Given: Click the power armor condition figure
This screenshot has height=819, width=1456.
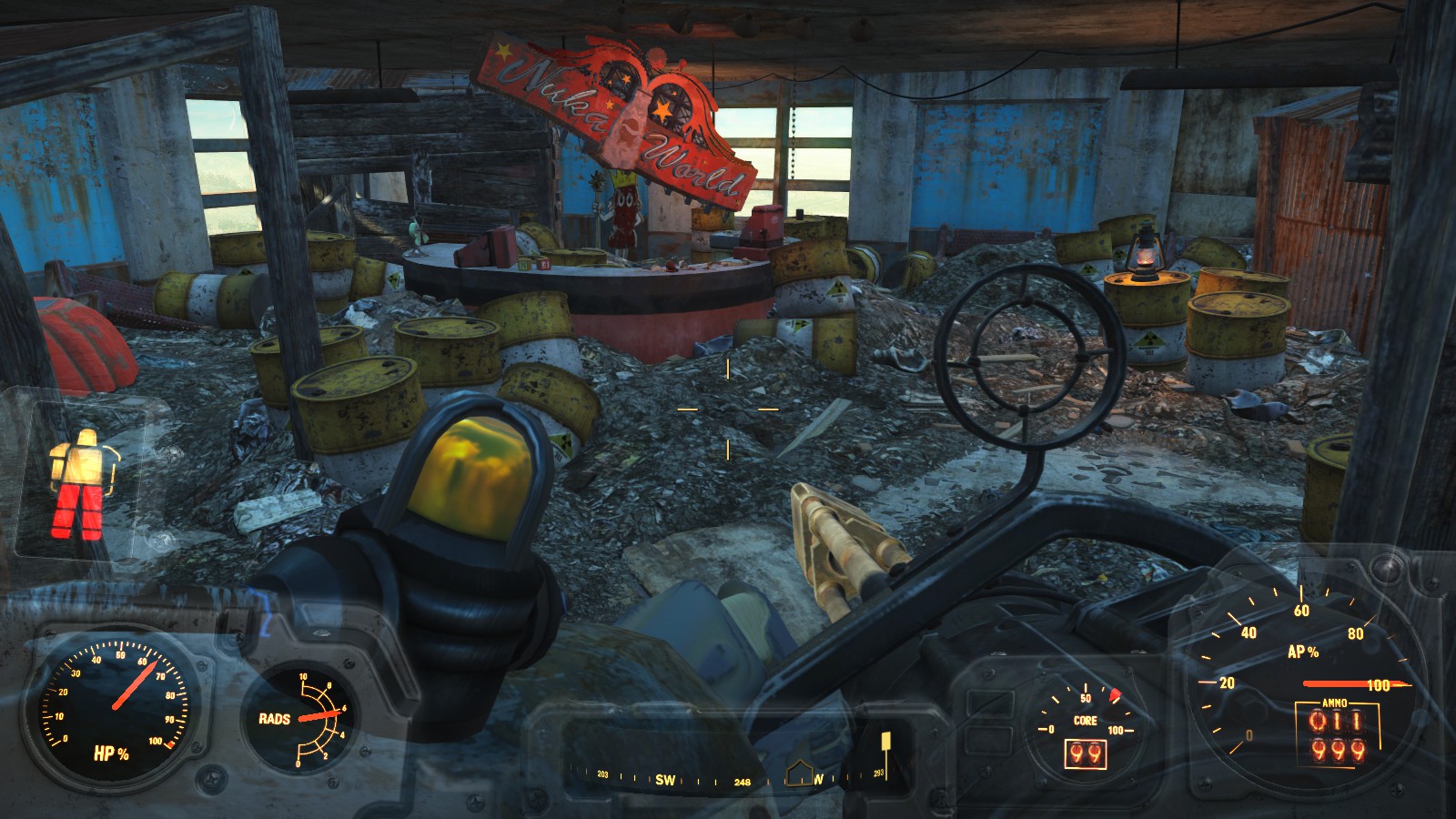Looking at the screenshot, I should [80, 484].
